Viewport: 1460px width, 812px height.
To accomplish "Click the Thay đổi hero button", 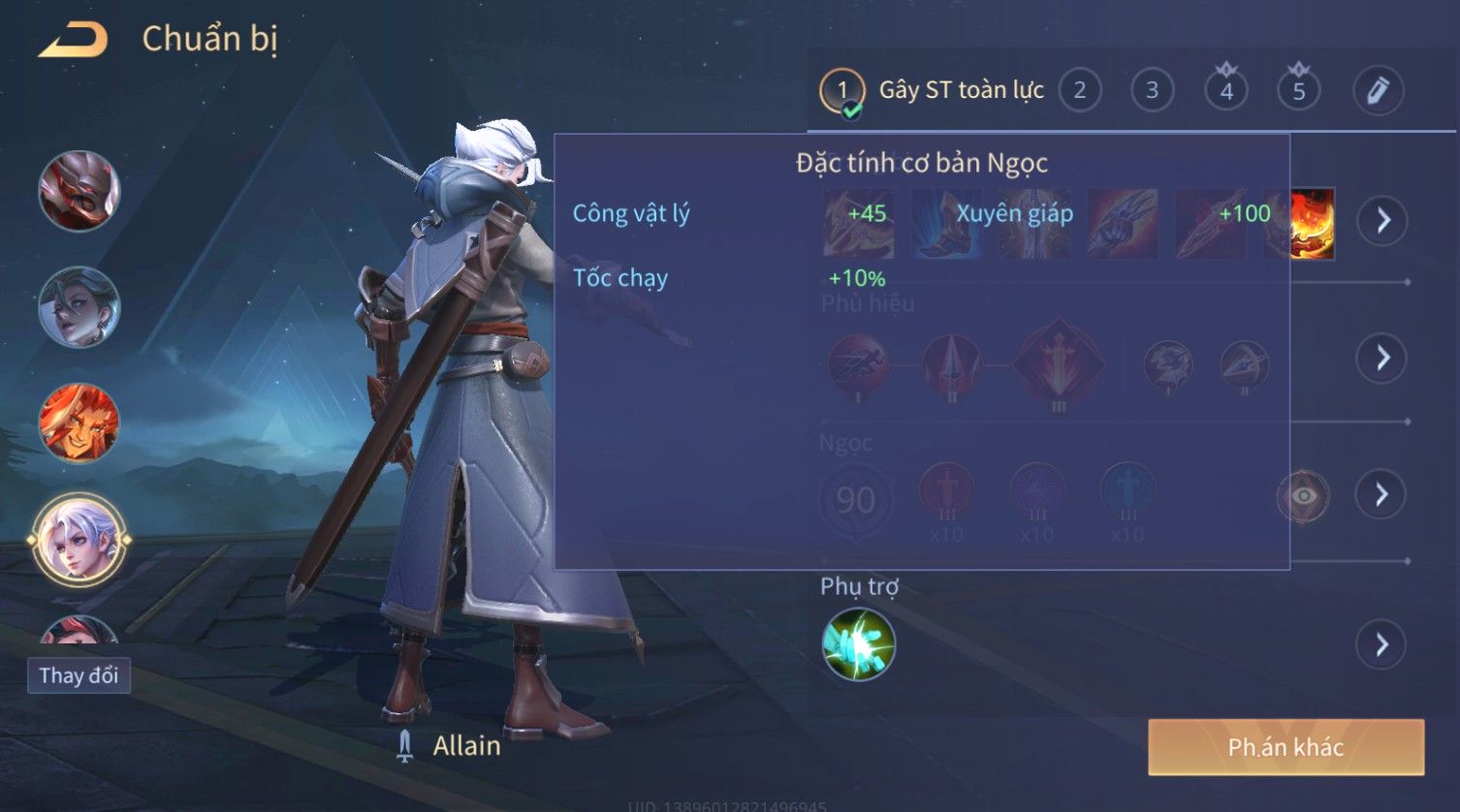I will coord(79,675).
